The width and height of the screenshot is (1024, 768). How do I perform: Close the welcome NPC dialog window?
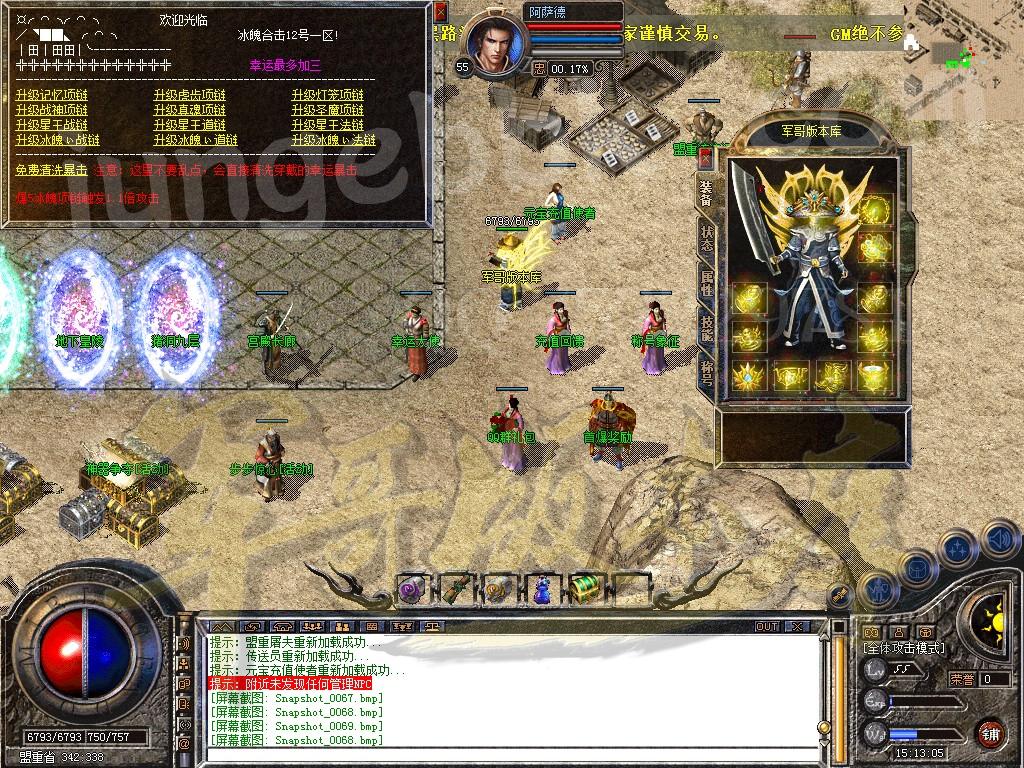point(441,13)
